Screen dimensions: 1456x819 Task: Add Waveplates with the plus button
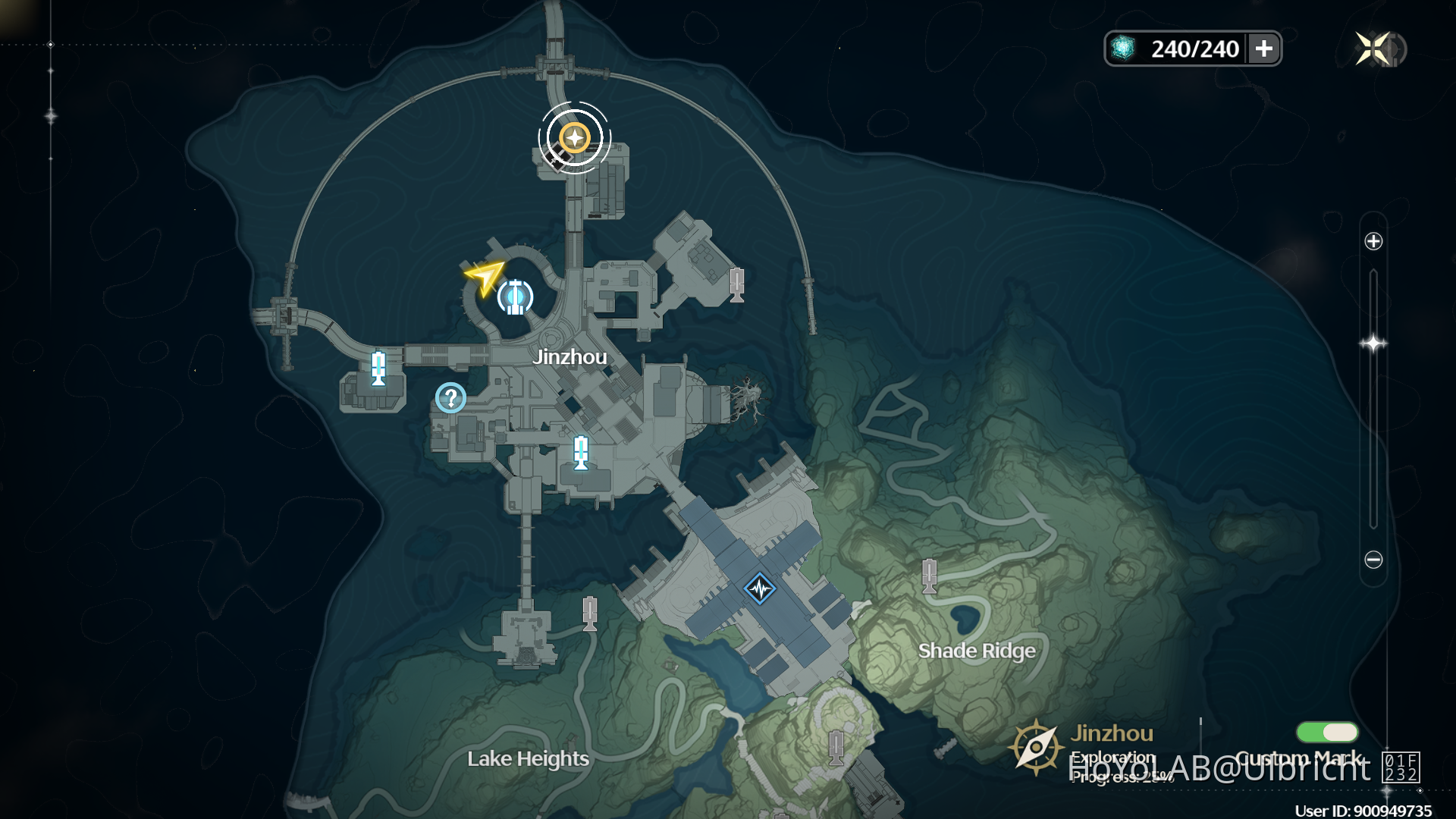click(x=1264, y=49)
